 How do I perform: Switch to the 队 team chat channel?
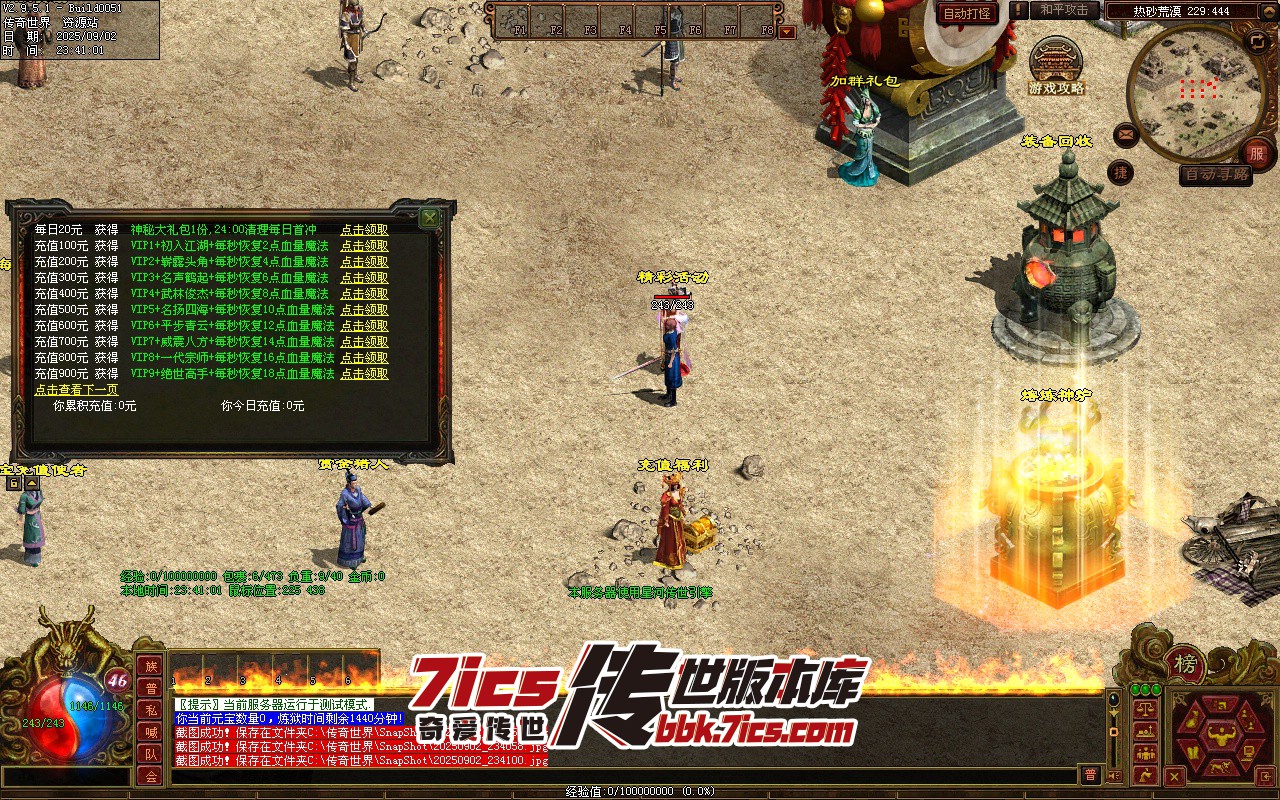[x=151, y=754]
